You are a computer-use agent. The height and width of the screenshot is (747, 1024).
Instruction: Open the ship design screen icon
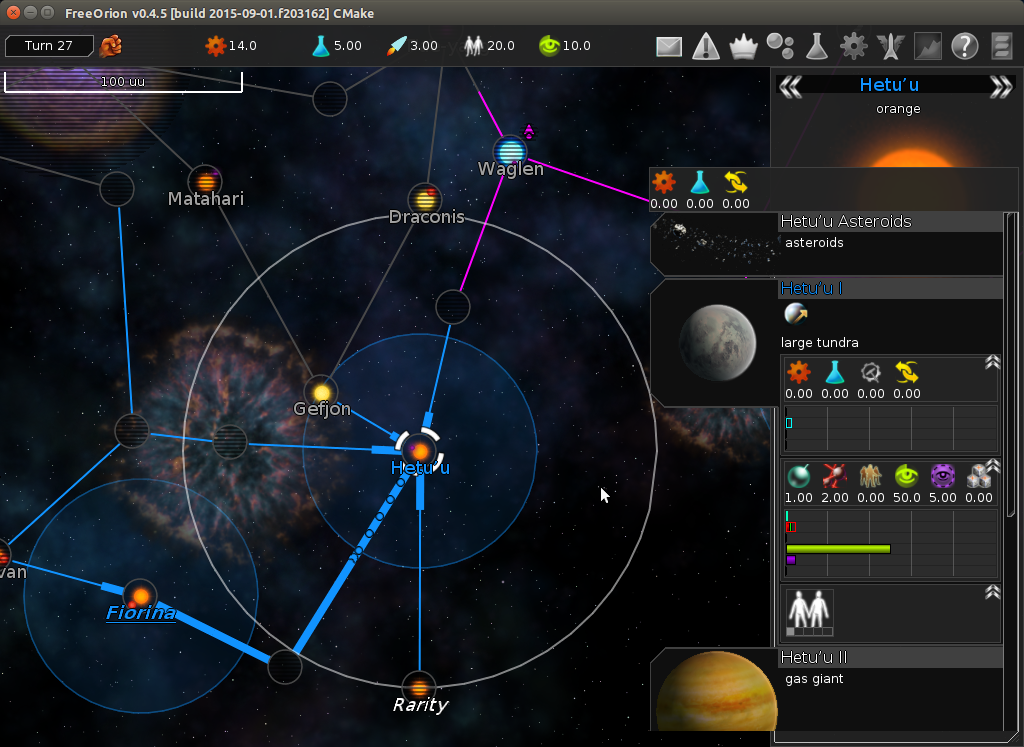click(890, 46)
